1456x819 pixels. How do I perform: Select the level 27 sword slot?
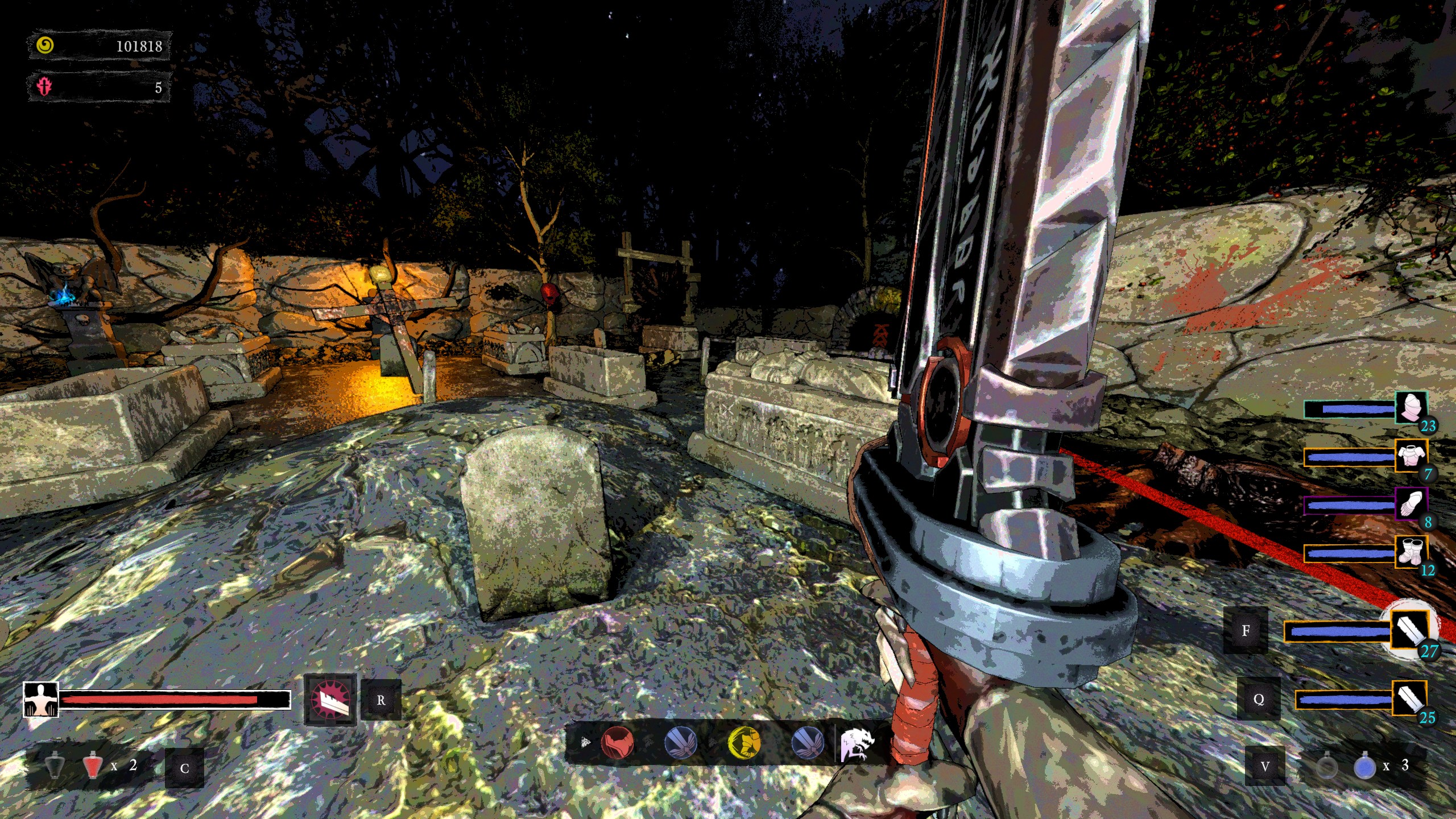1410,630
